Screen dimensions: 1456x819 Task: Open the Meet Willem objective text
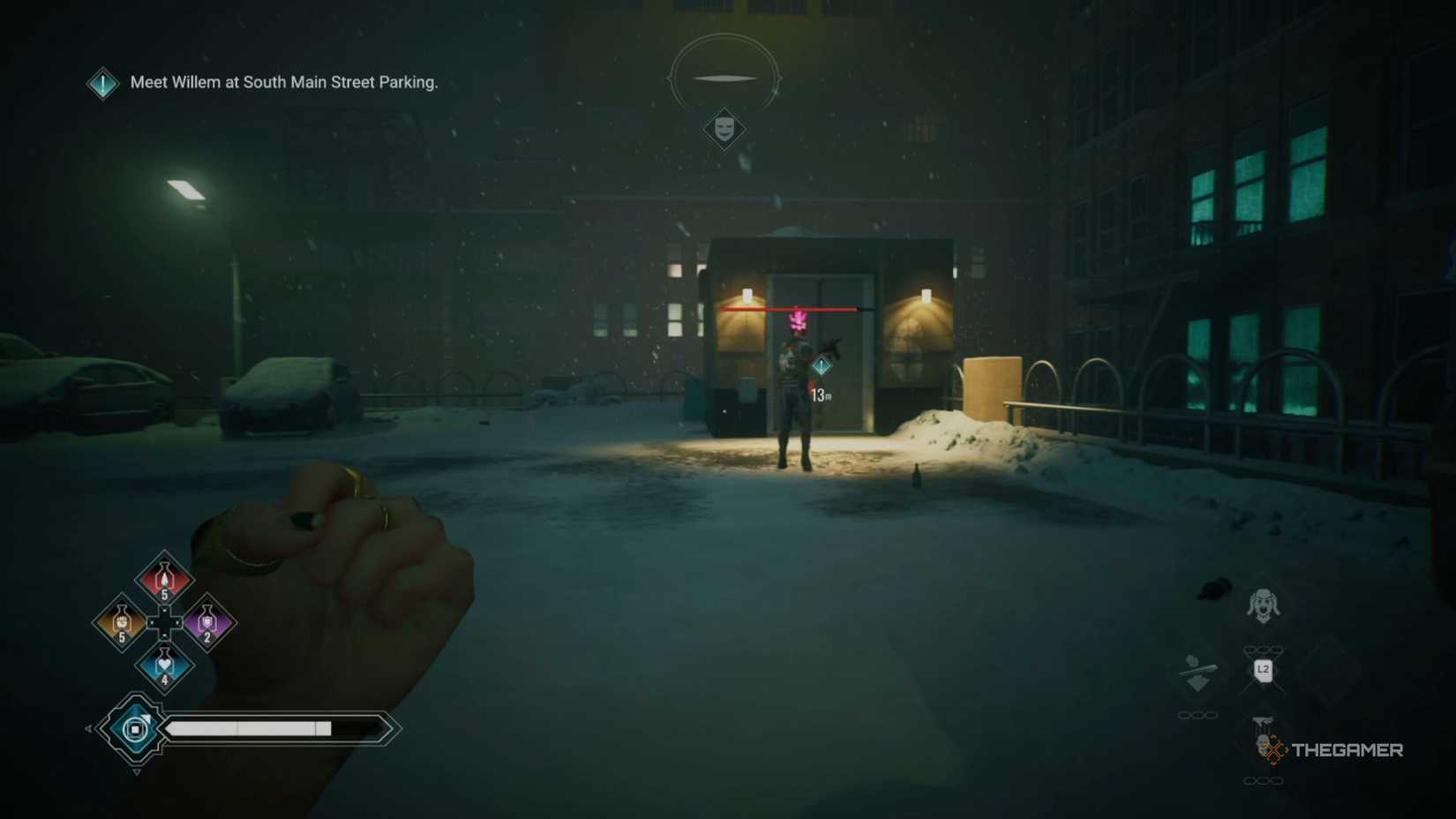pyautogui.click(x=283, y=82)
